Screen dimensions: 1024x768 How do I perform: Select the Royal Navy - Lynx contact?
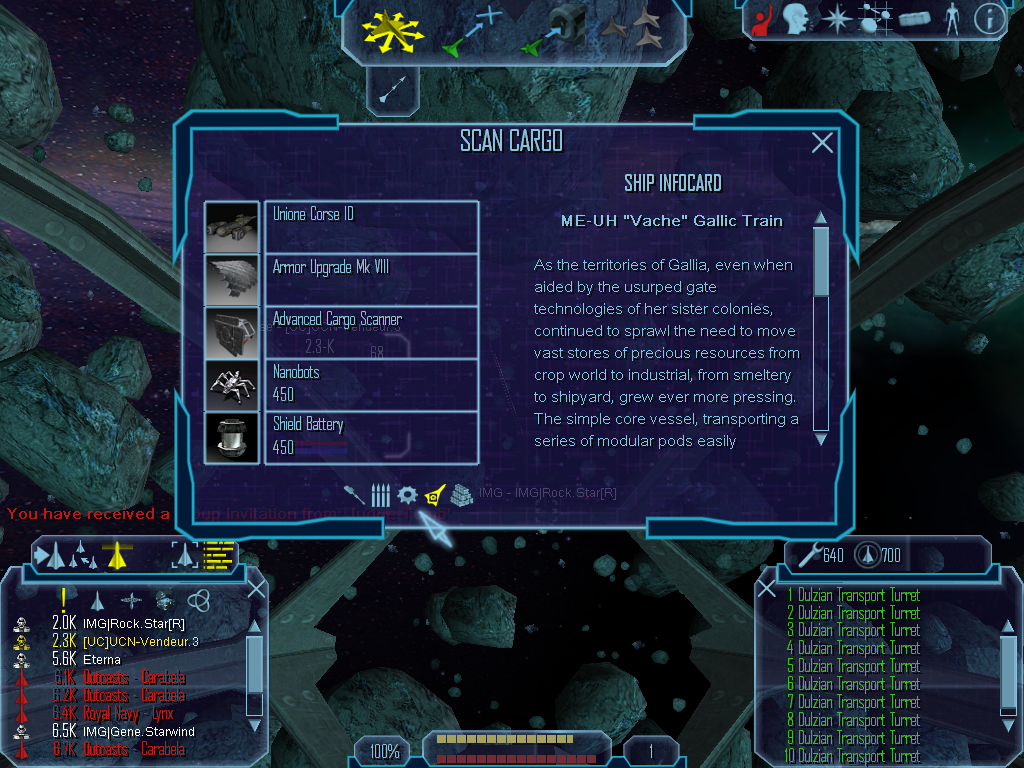[132, 713]
